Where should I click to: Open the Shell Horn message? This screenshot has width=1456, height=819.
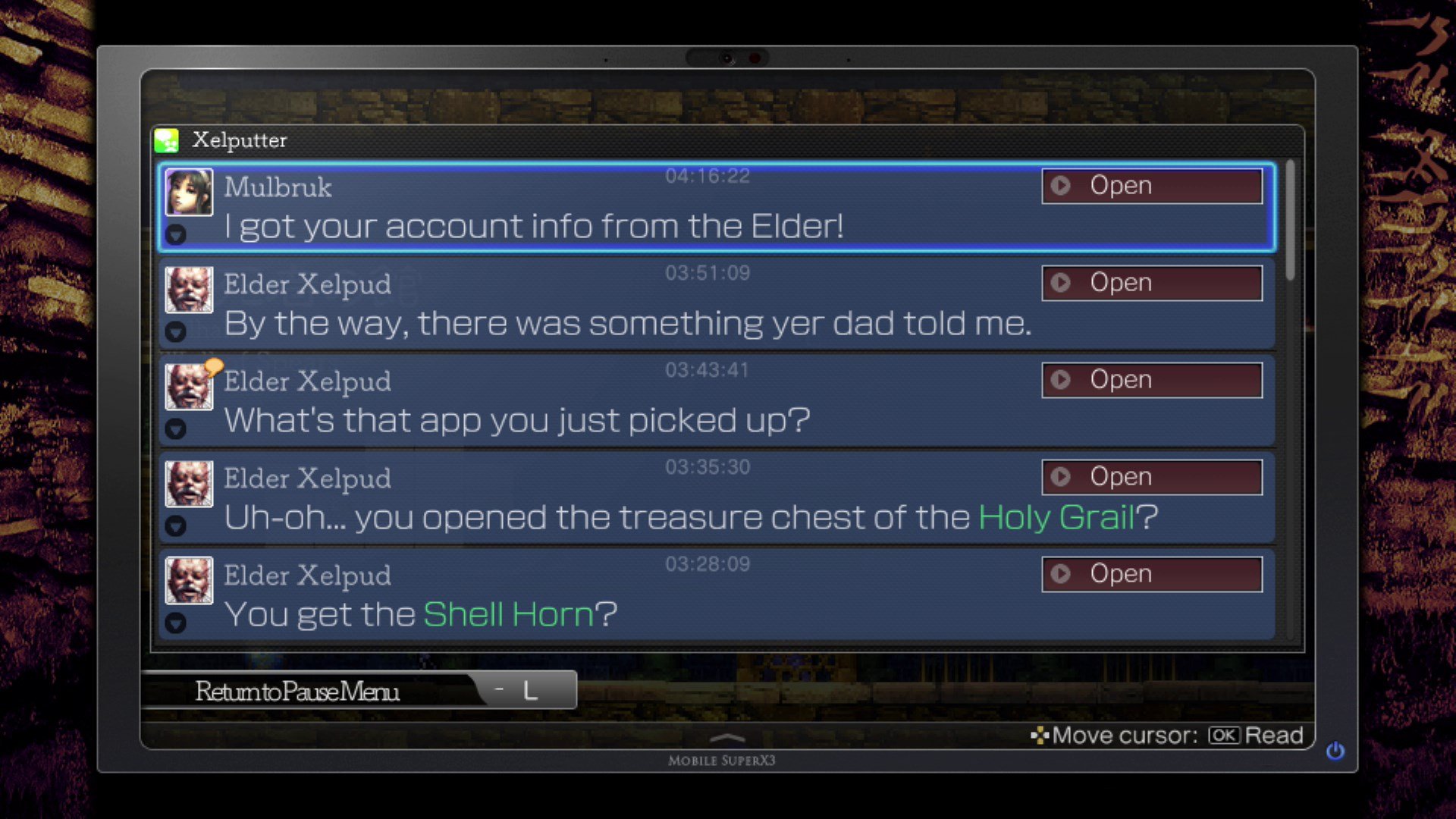tap(1151, 574)
